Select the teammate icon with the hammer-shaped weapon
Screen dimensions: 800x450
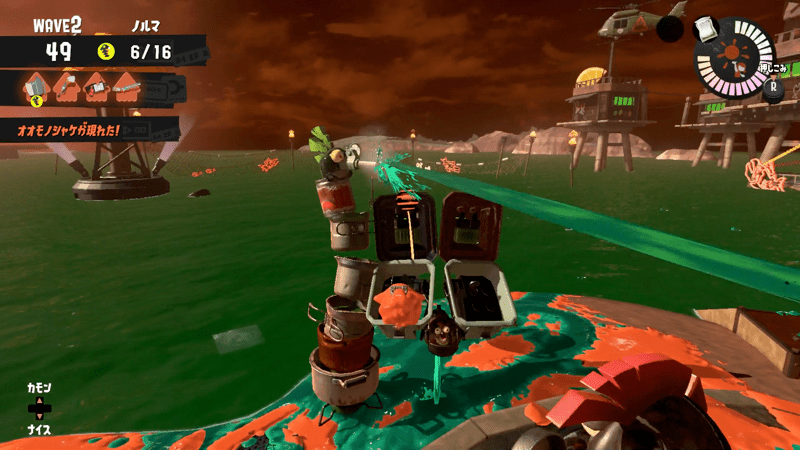[x=67, y=88]
